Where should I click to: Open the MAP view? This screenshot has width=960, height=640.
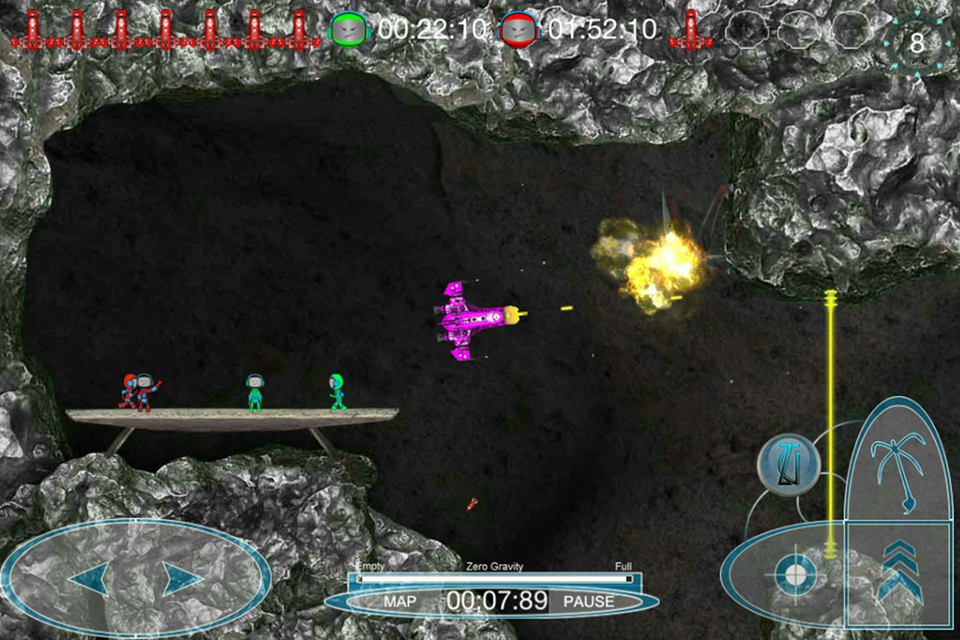400,602
